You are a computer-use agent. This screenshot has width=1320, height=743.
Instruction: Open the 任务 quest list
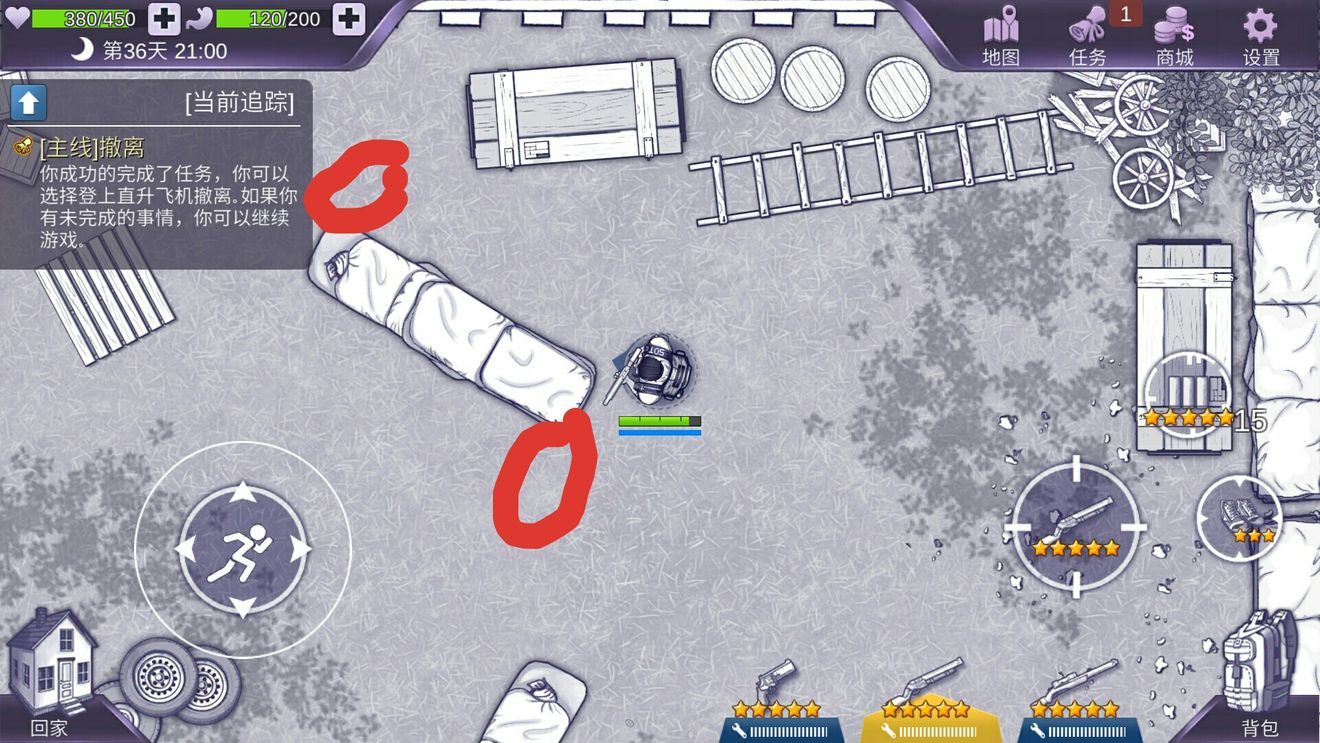[1088, 36]
